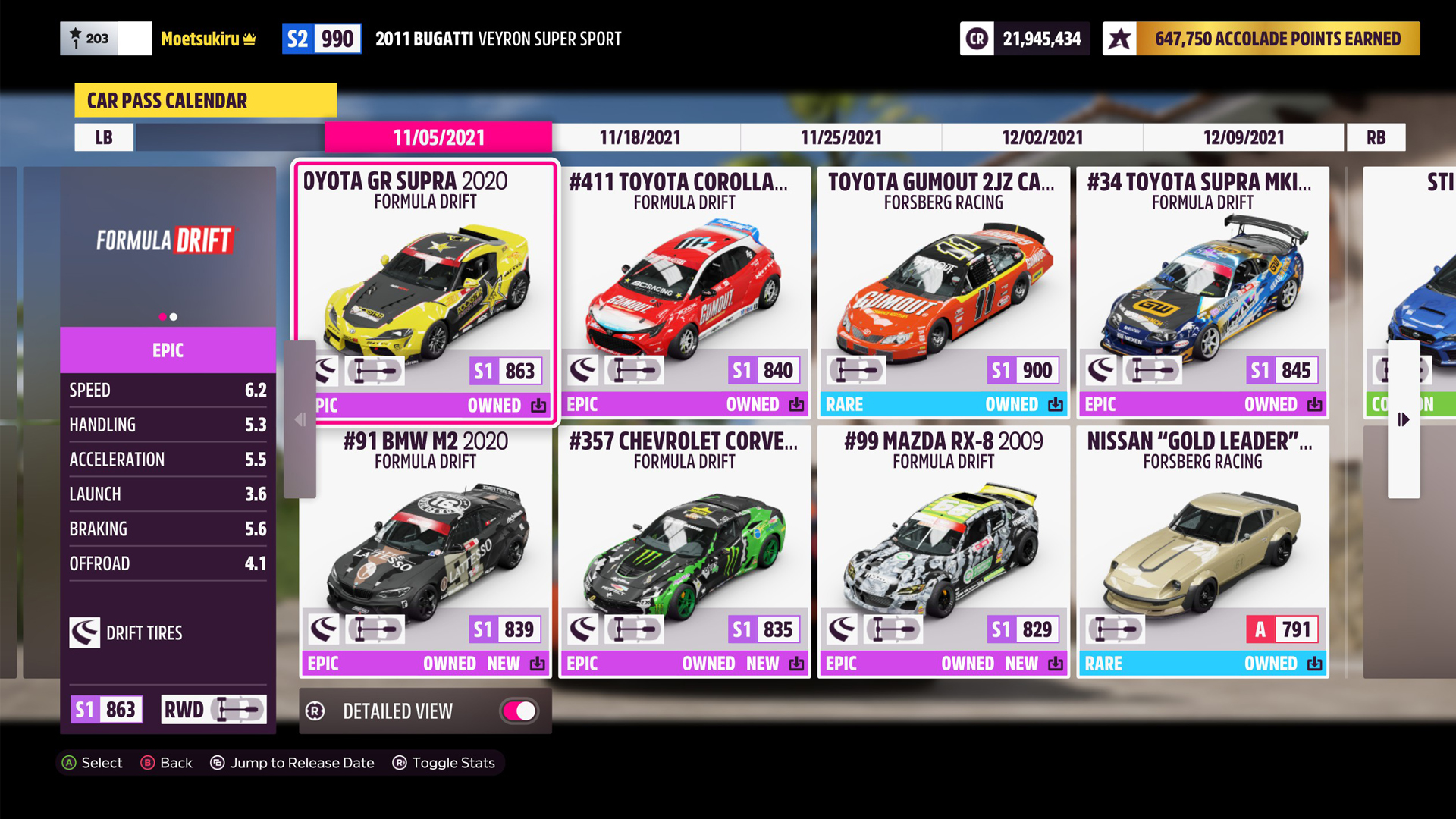Toggle the Detailed View switch
Viewport: 1456px width, 819px height.
(519, 711)
